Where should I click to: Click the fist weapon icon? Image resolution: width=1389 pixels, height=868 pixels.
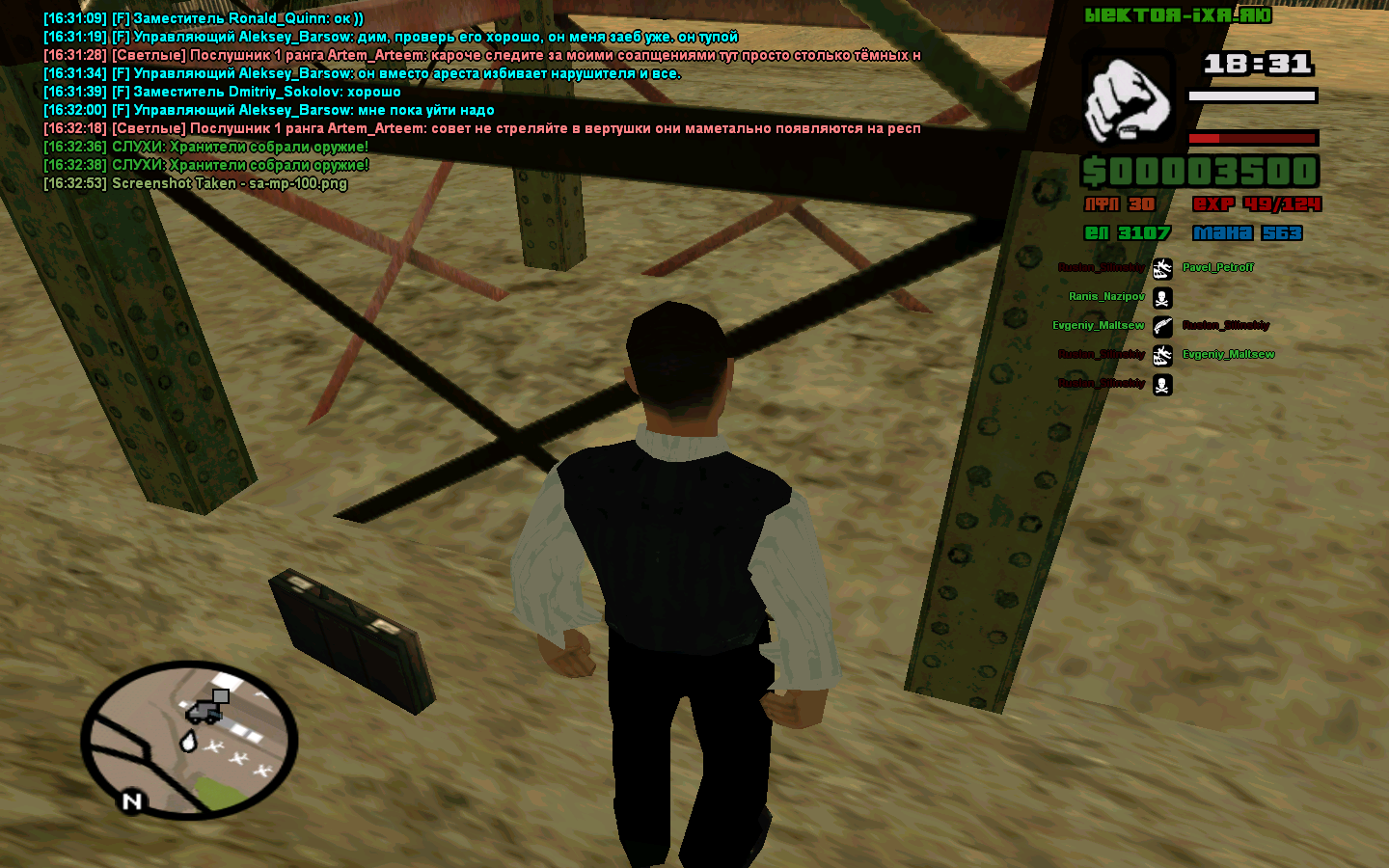[x=1127, y=98]
